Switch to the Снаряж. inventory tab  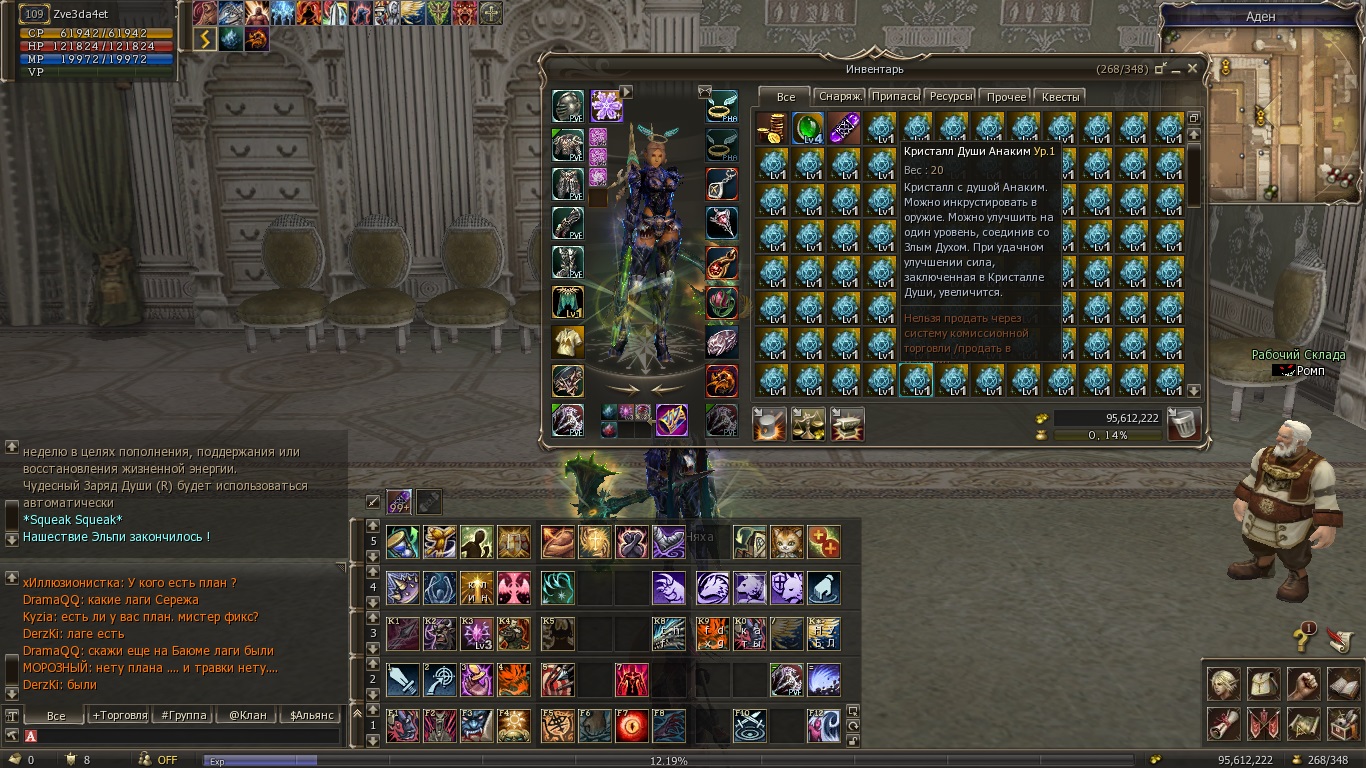tap(839, 97)
